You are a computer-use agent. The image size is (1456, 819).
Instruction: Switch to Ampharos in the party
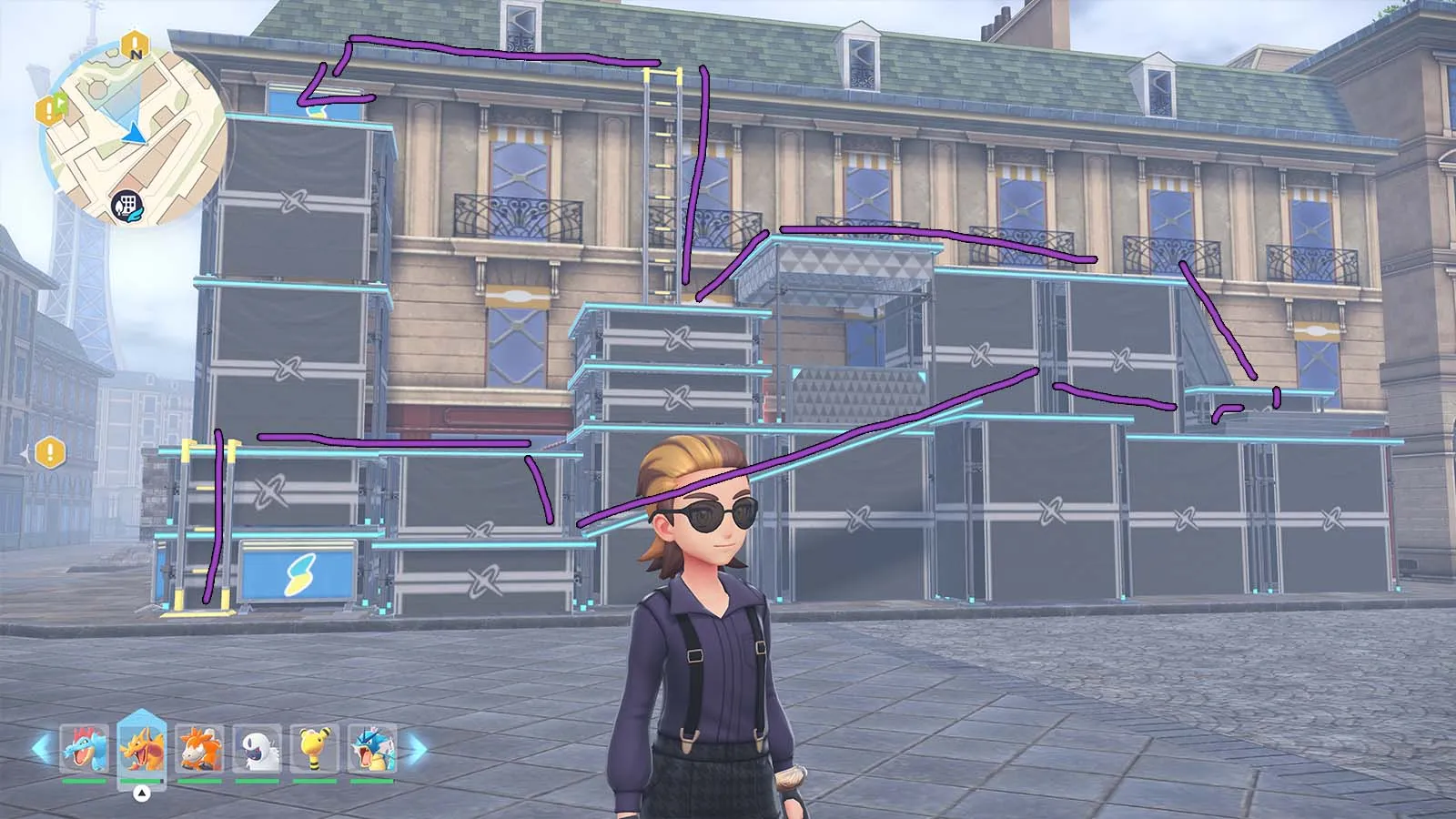coord(315,748)
